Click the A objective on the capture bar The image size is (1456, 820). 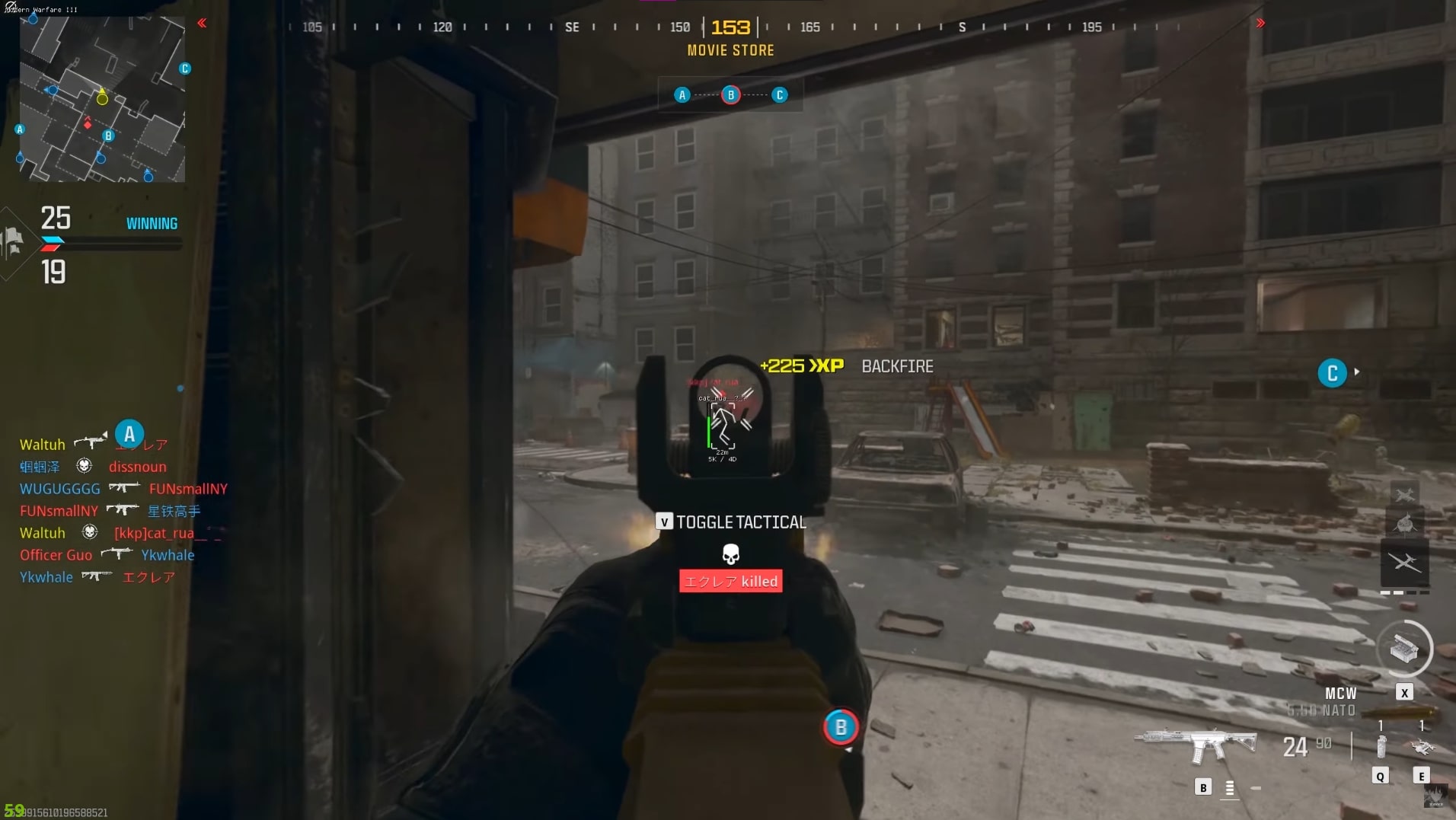click(681, 94)
